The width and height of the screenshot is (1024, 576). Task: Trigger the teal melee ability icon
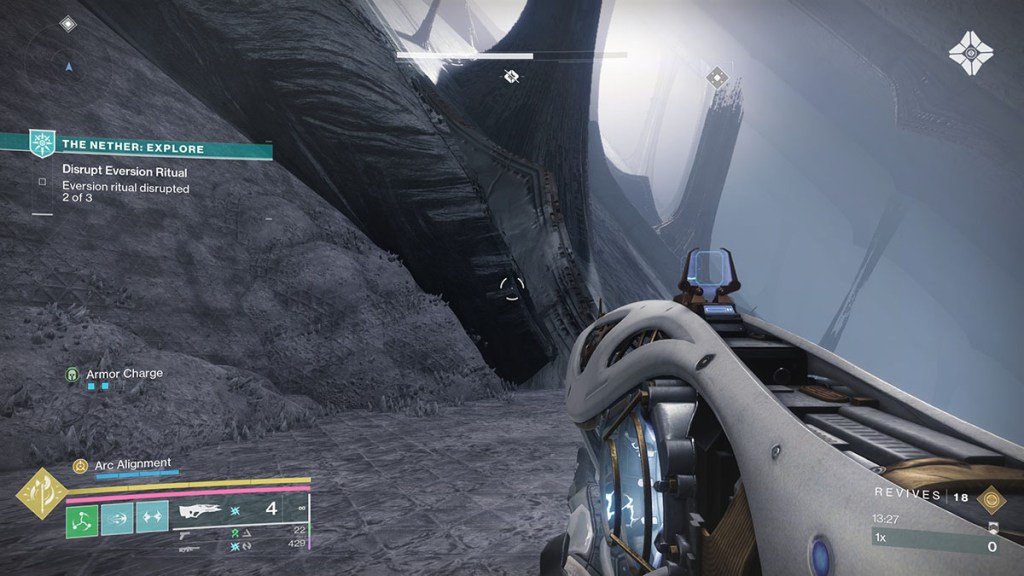[117, 520]
